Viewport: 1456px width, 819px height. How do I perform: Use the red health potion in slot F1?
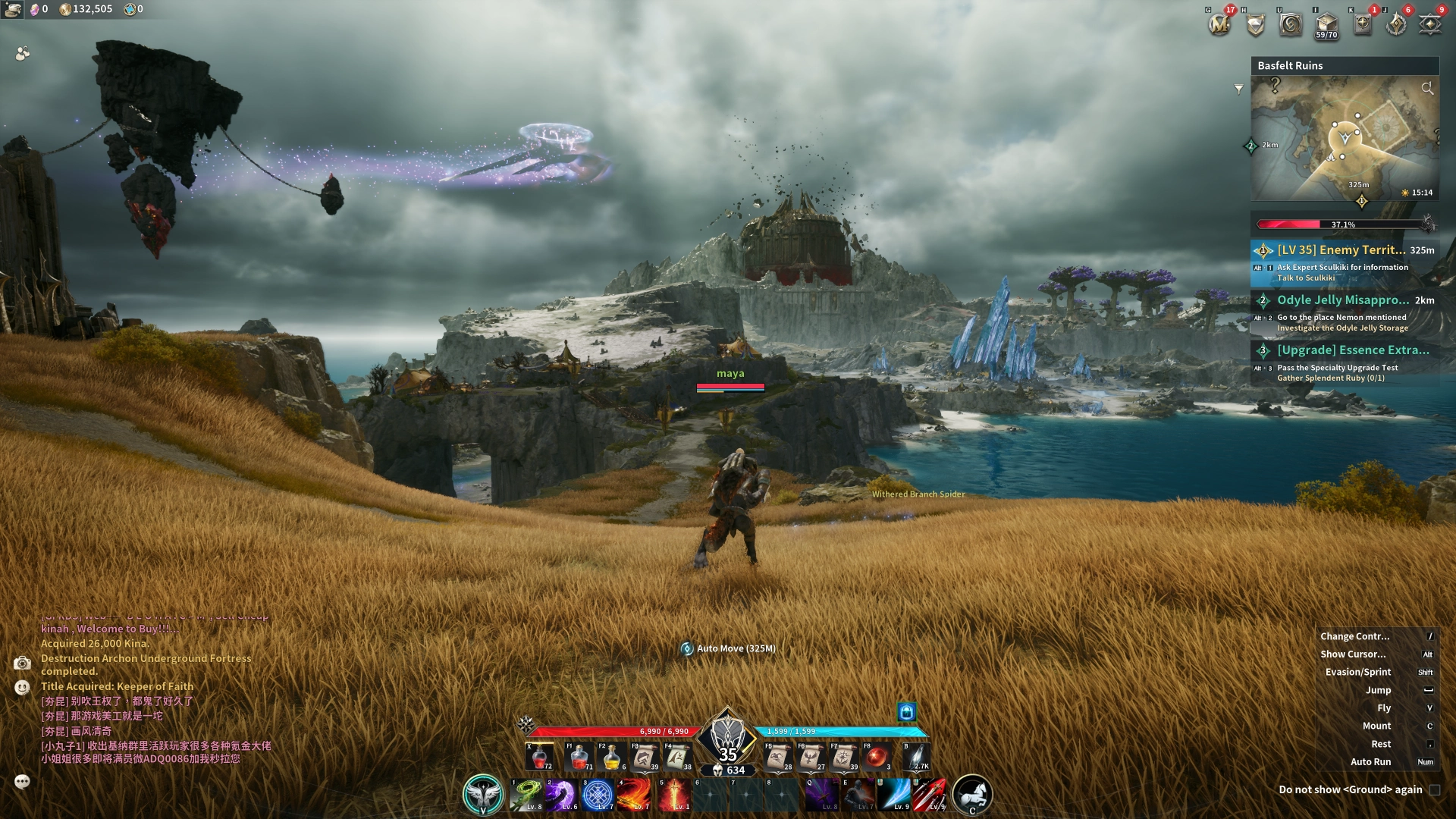[579, 757]
